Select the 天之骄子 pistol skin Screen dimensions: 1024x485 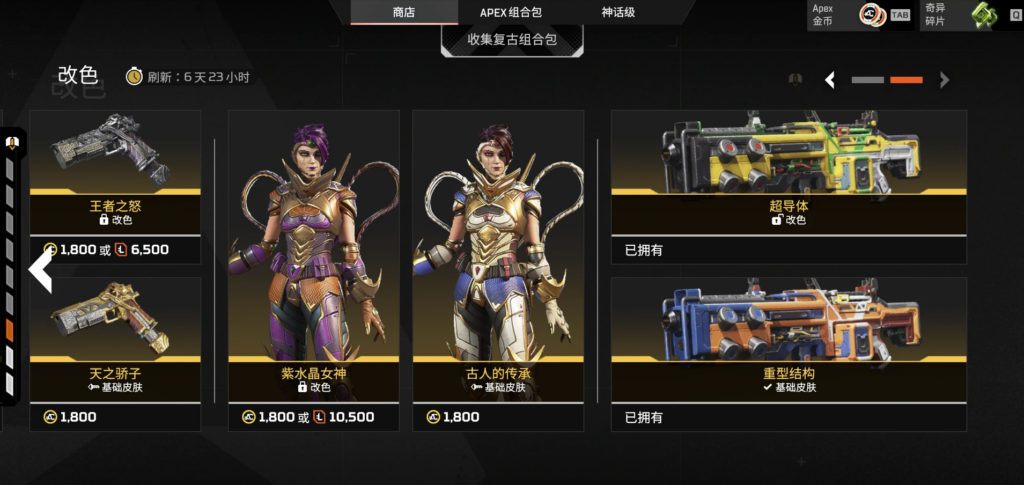(115, 350)
